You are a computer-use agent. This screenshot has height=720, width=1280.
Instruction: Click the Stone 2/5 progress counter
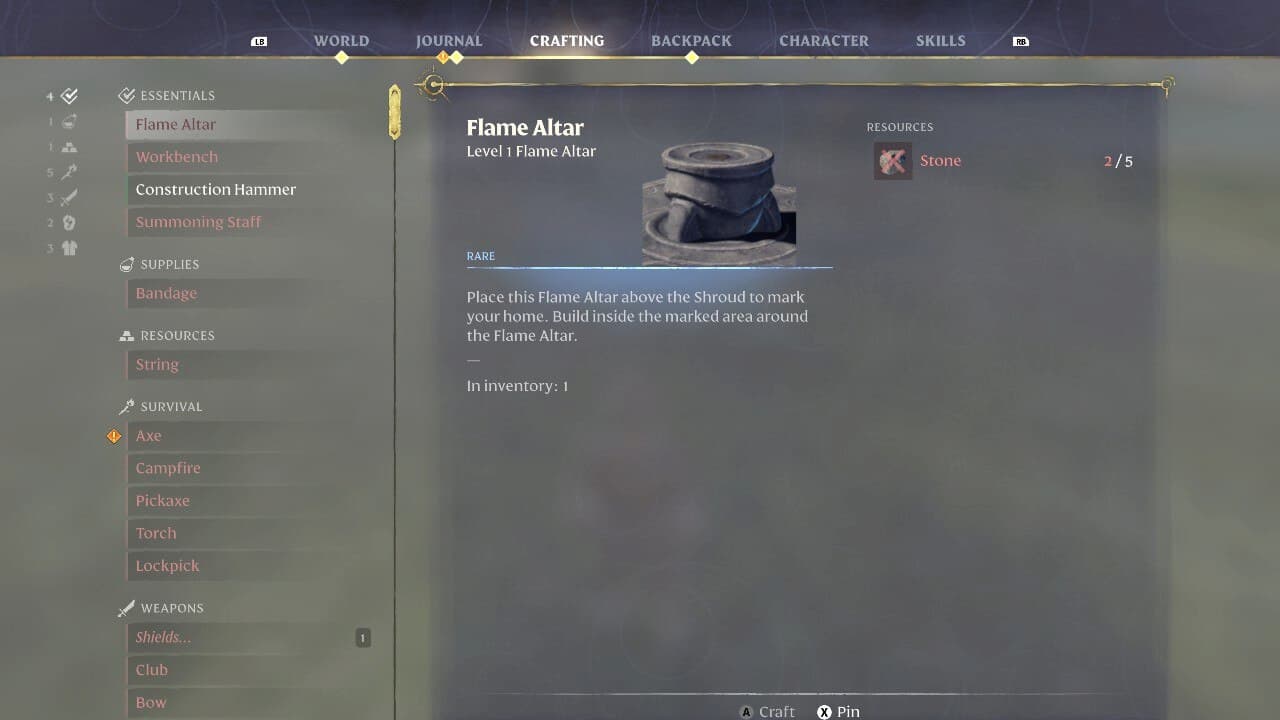click(1118, 160)
